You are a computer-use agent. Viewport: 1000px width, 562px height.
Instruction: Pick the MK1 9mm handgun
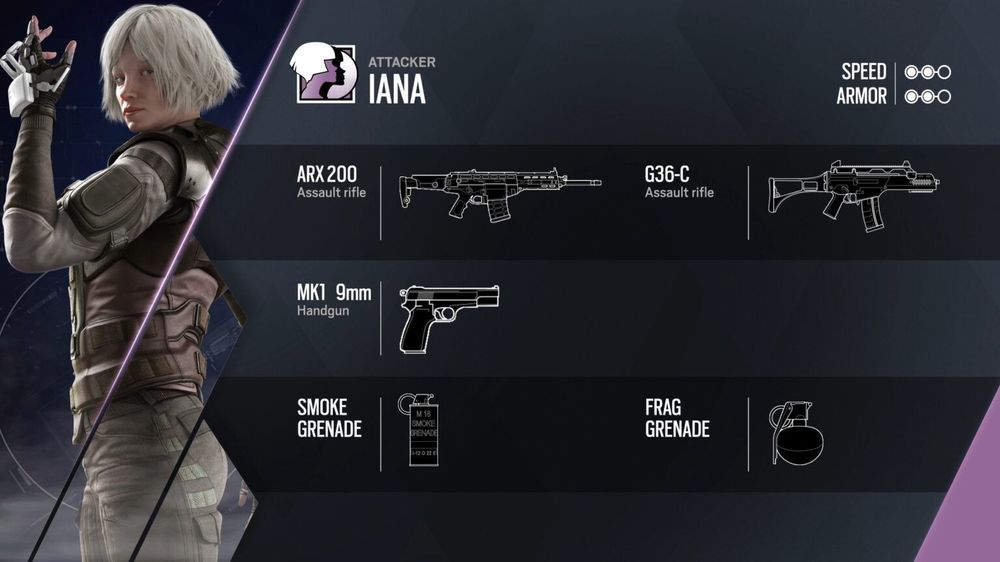point(448,316)
